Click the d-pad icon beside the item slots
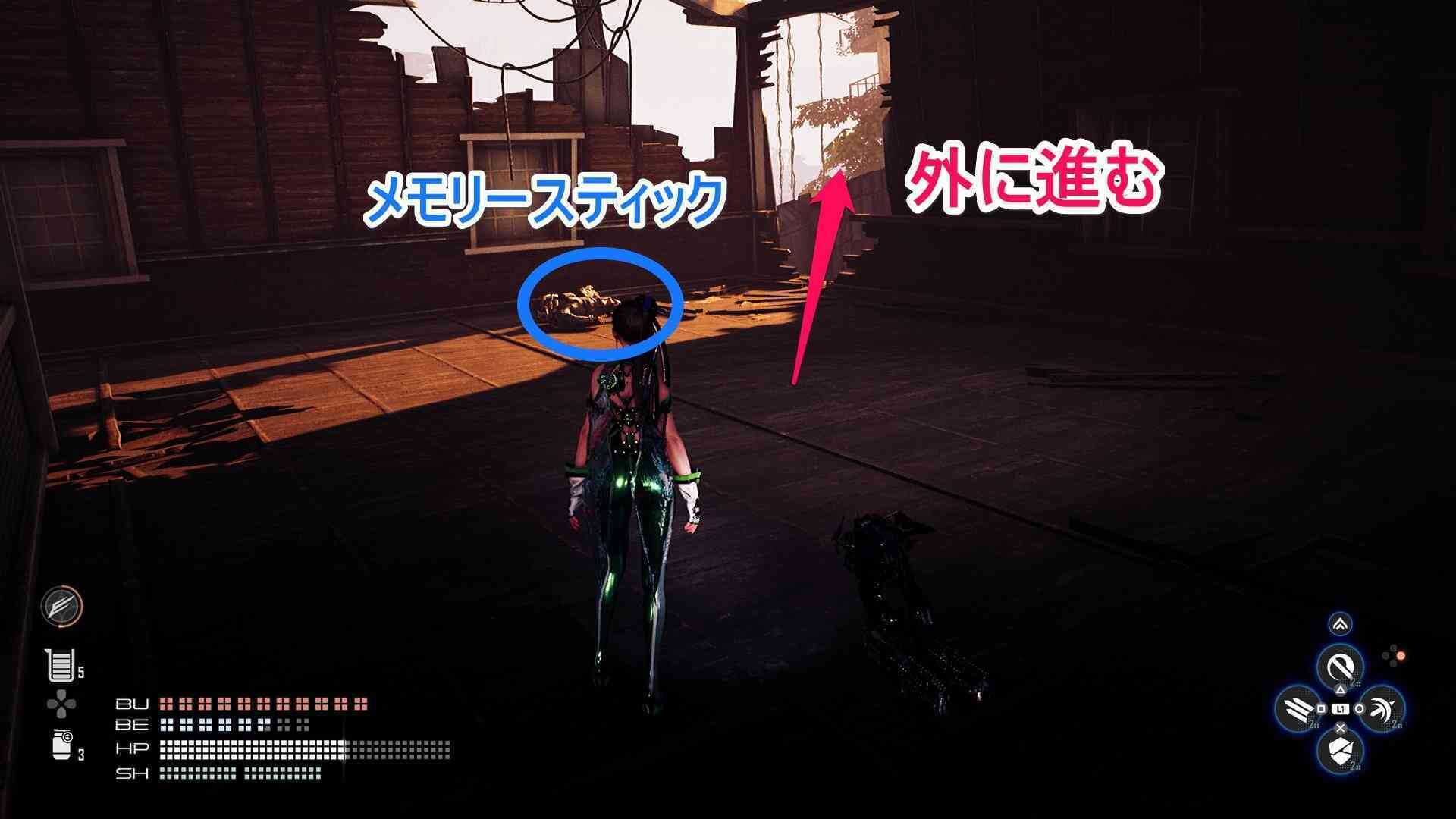The height and width of the screenshot is (819, 1456). coord(61,702)
